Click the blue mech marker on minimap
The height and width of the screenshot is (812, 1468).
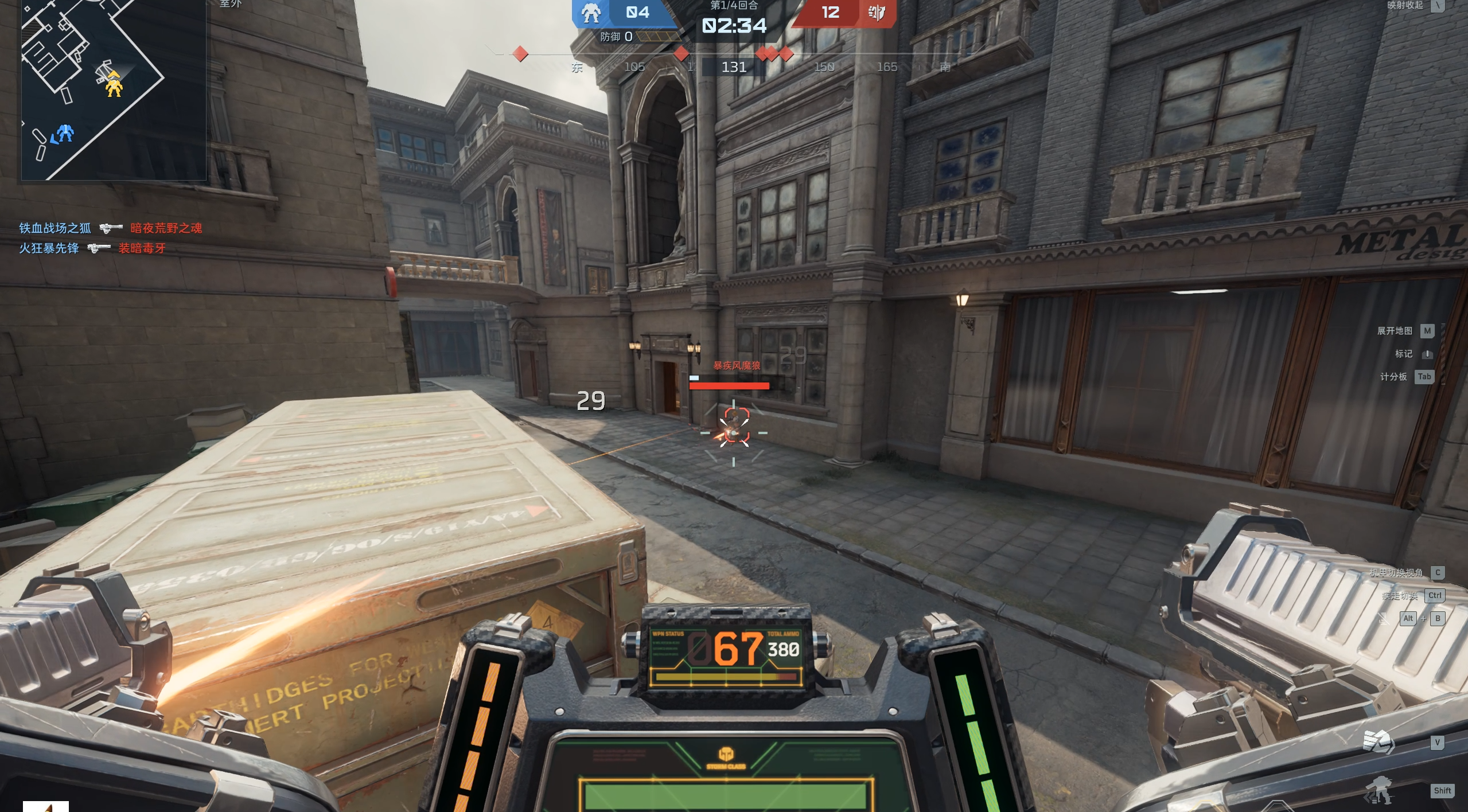pos(65,134)
